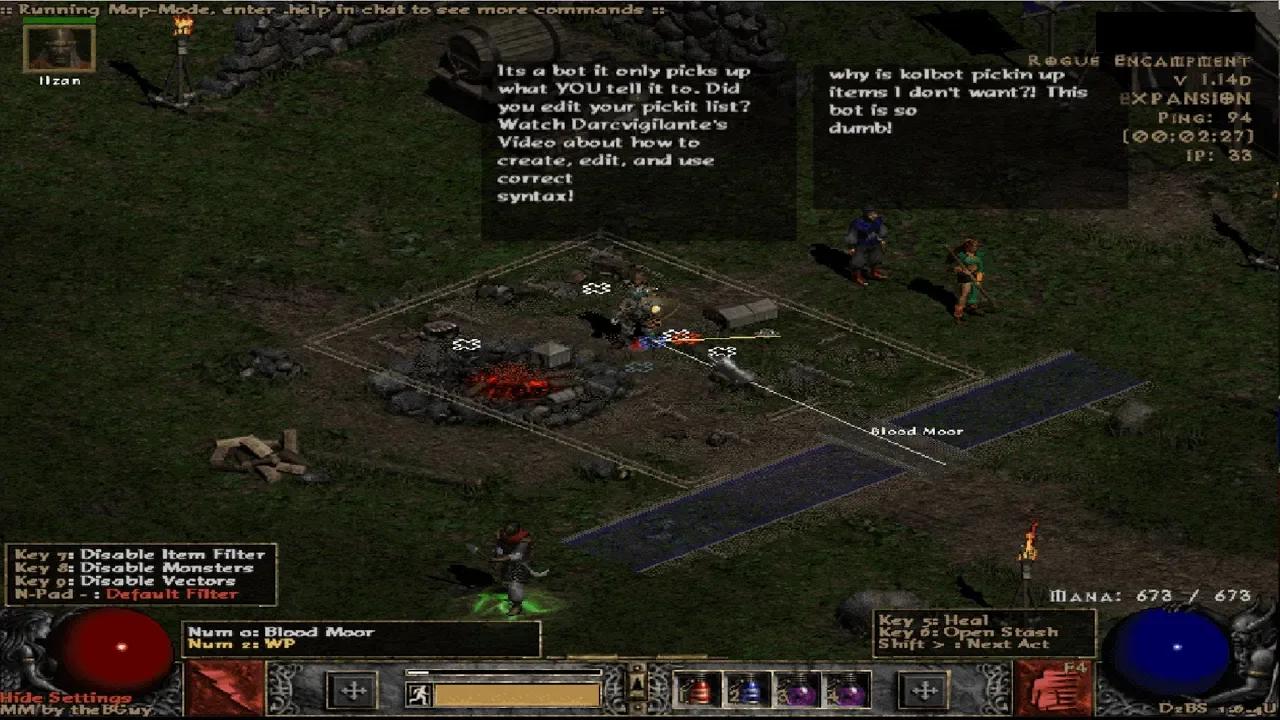The height and width of the screenshot is (720, 1280).
Task: Click the Hide Settings label
Action: tap(66, 697)
